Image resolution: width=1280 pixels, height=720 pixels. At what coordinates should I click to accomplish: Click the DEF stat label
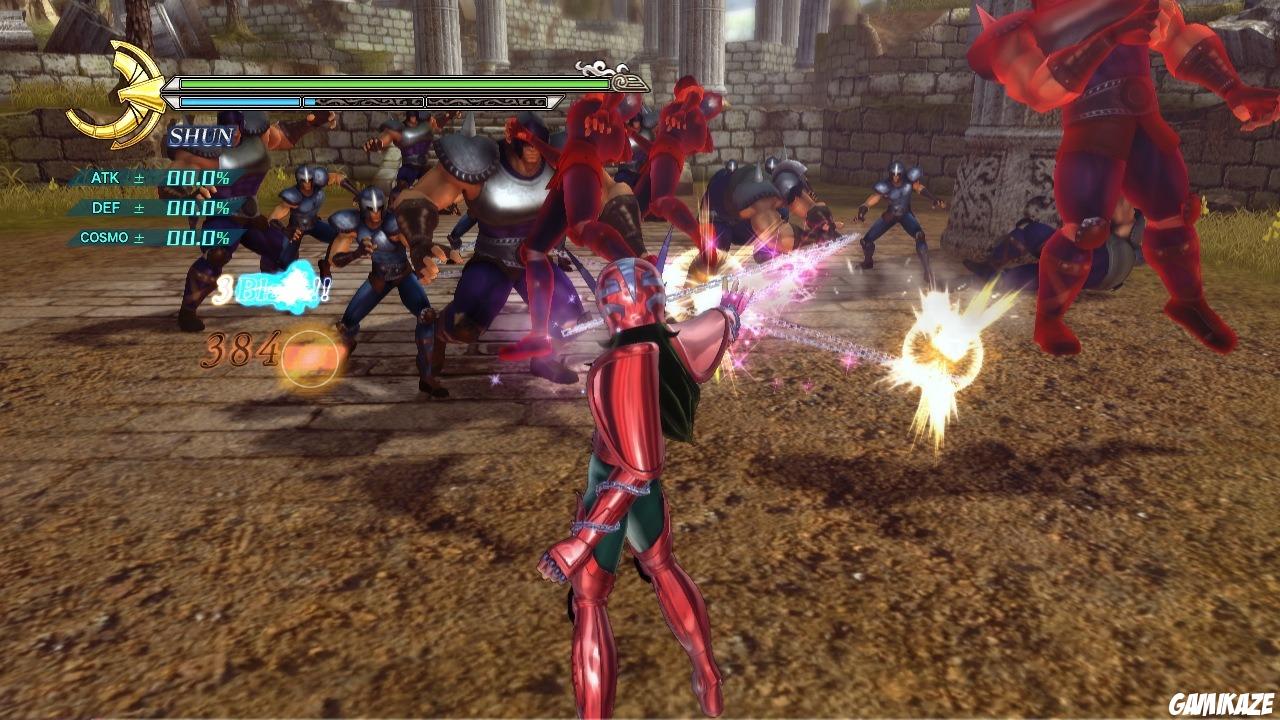(x=108, y=208)
